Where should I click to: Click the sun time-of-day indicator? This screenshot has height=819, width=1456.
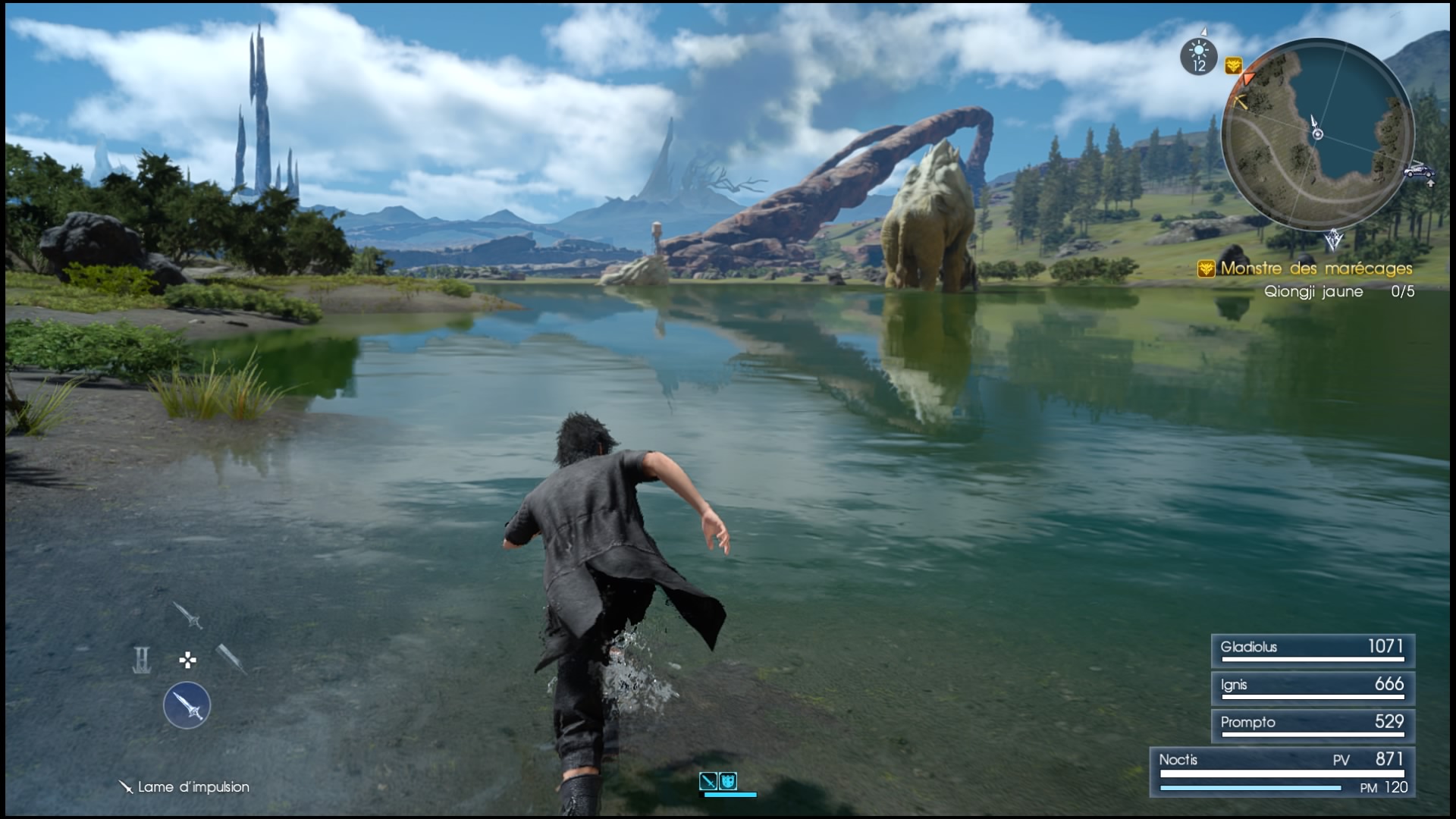point(1199,57)
